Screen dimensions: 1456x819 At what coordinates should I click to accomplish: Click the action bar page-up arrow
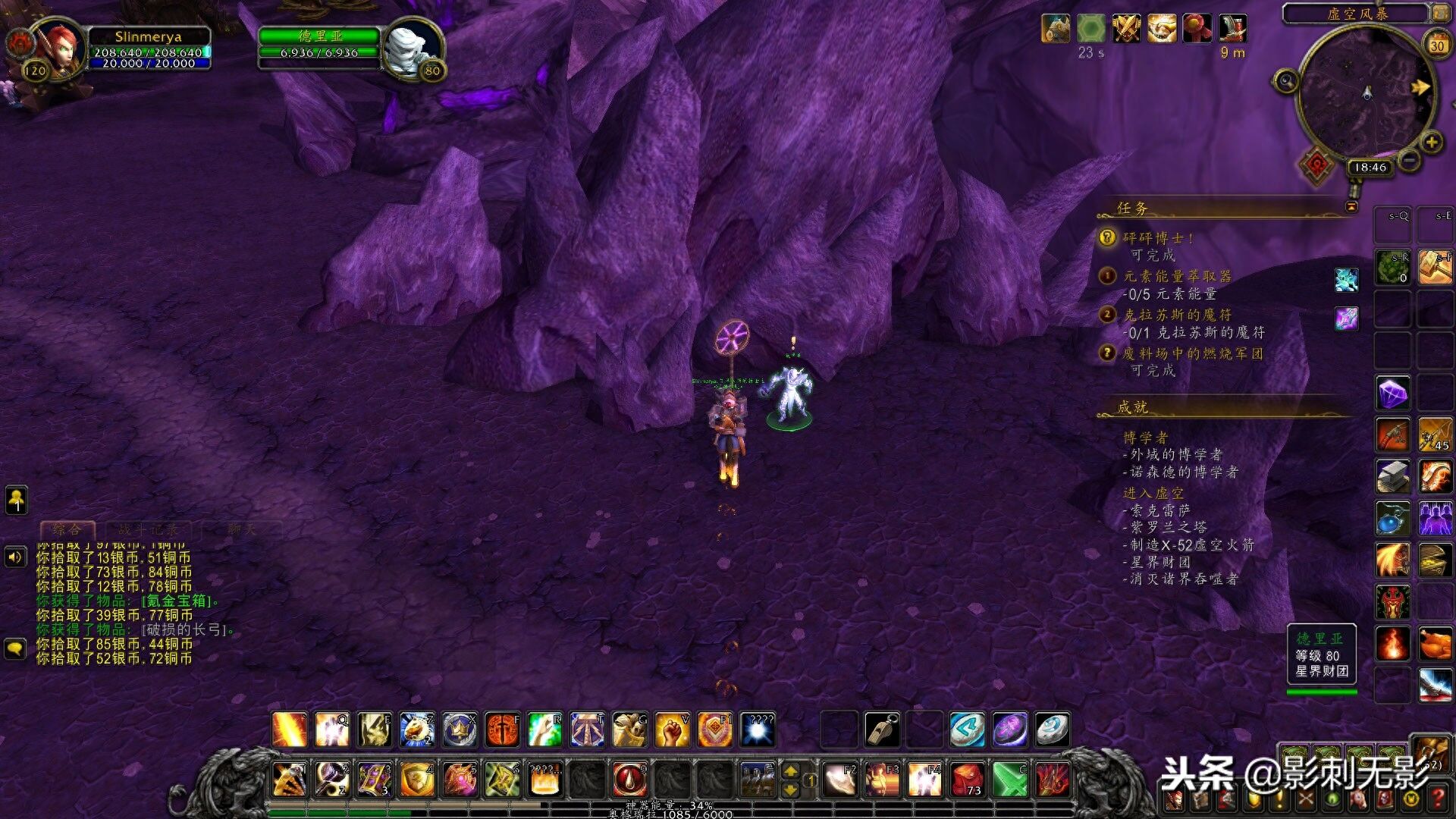pyautogui.click(x=790, y=771)
